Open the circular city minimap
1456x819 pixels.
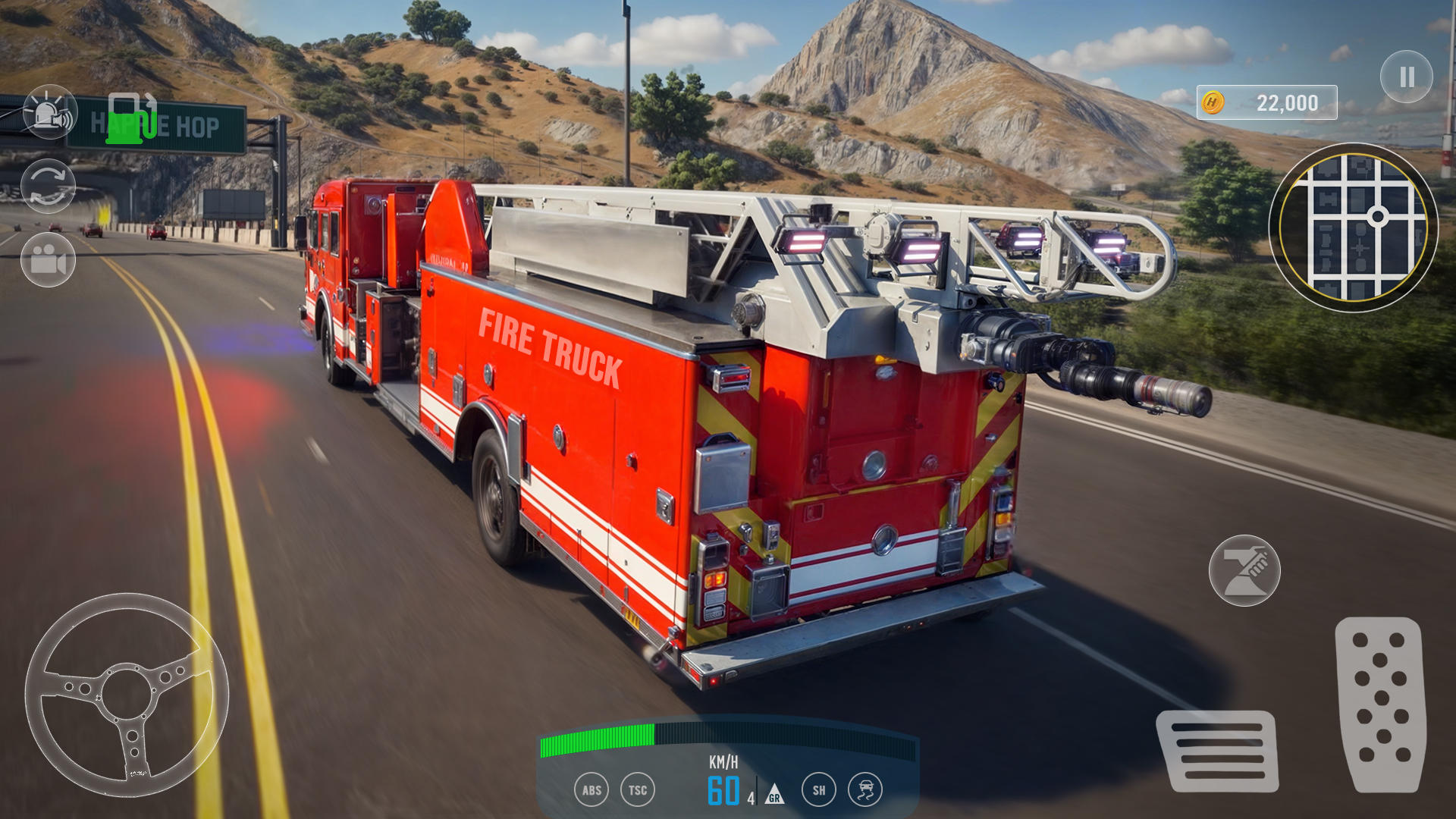point(1353,227)
